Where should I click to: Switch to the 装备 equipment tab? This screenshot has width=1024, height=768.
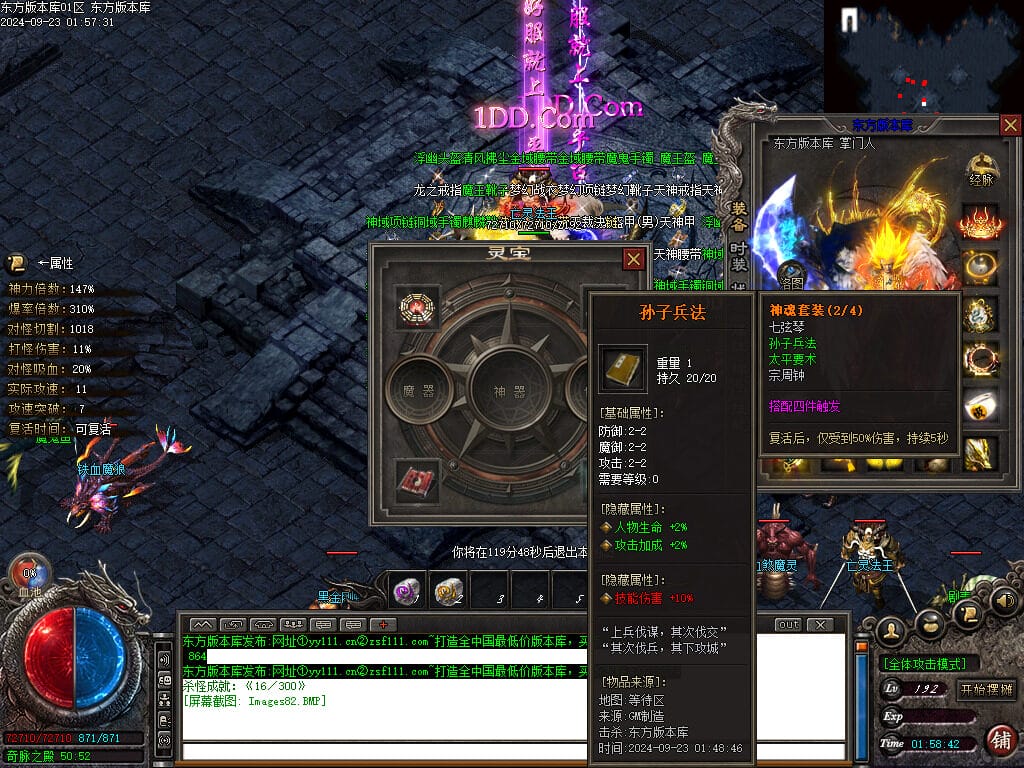[x=739, y=216]
